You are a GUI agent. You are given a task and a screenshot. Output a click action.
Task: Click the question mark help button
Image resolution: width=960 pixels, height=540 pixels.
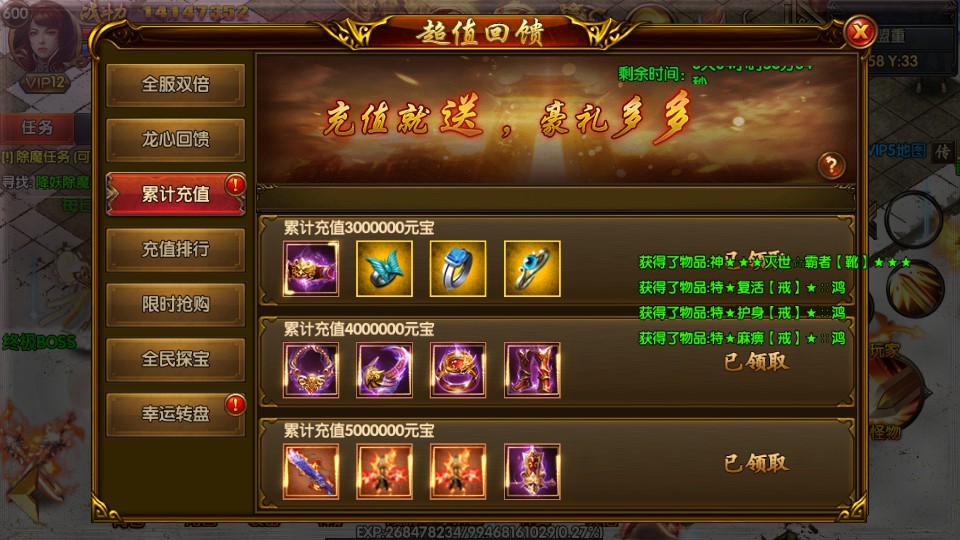(x=831, y=165)
